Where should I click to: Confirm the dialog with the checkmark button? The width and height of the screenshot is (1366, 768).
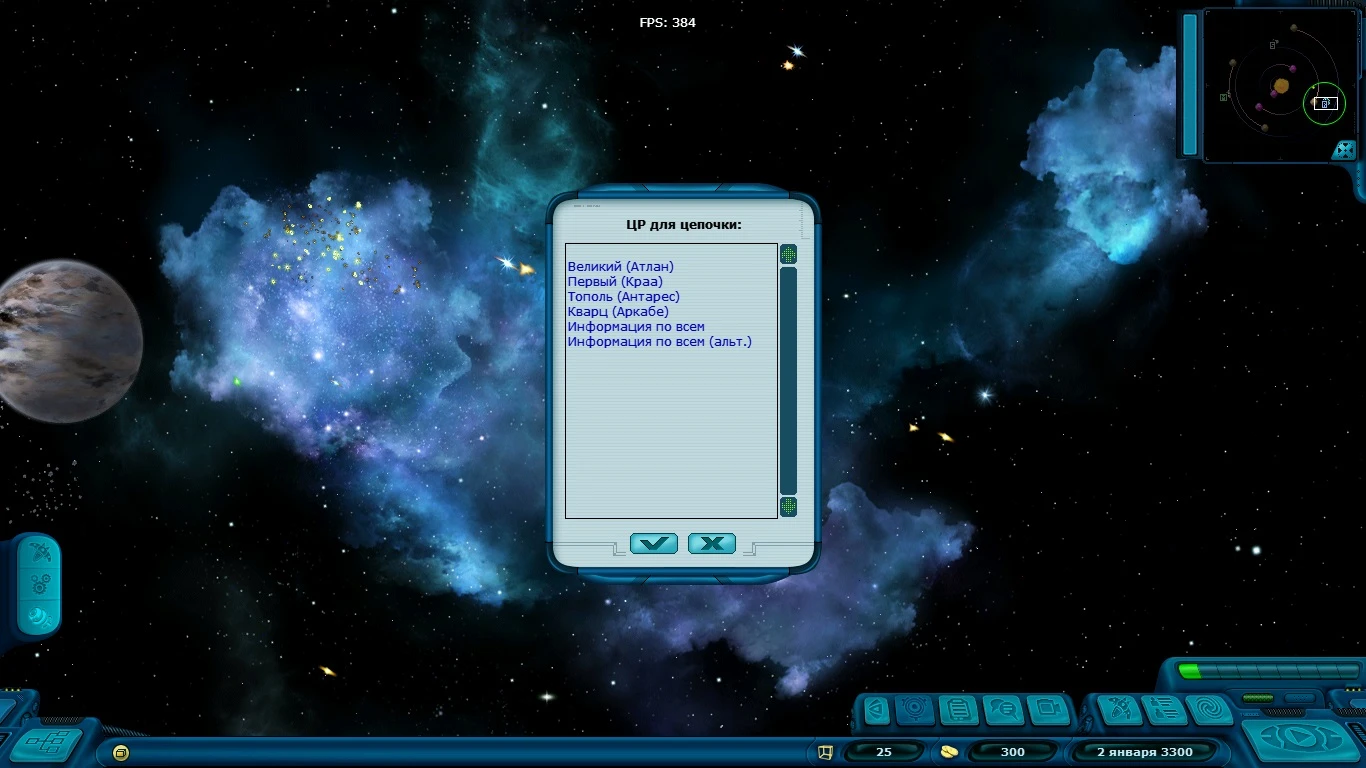click(x=655, y=543)
